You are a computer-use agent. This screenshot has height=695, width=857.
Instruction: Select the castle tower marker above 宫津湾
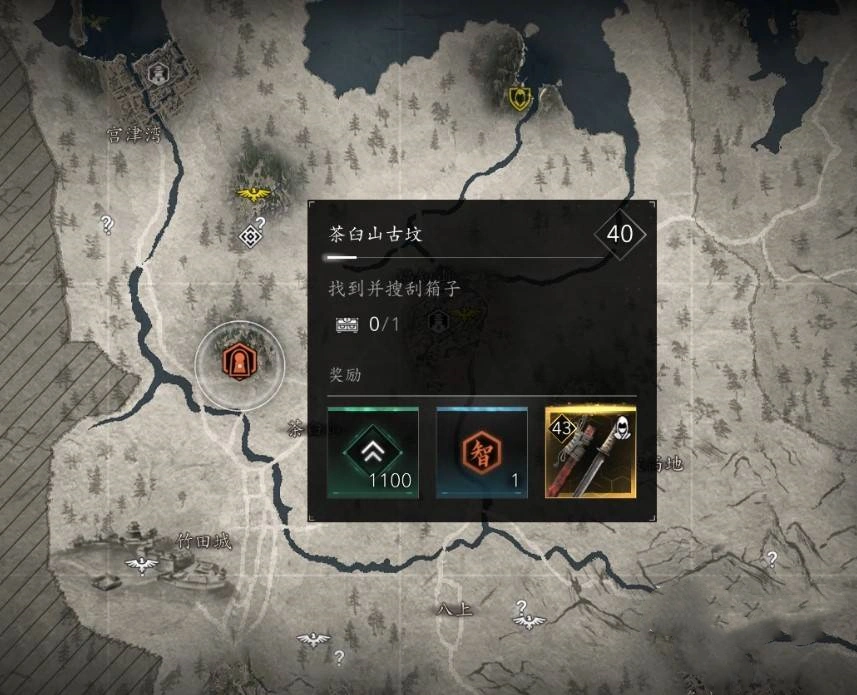point(156,72)
